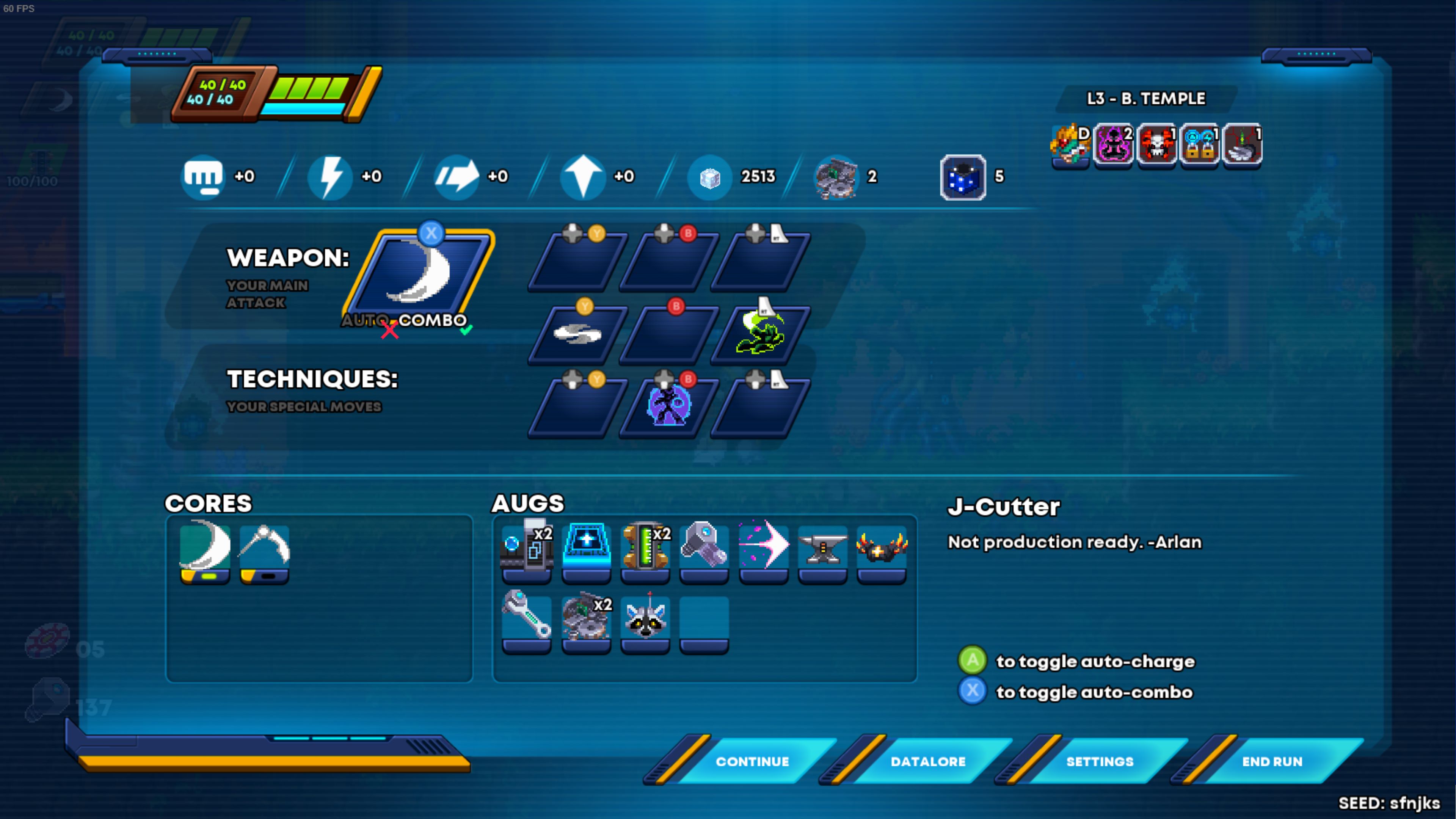1456x819 pixels.
Task: Click the CONTINUE button
Action: 752,761
